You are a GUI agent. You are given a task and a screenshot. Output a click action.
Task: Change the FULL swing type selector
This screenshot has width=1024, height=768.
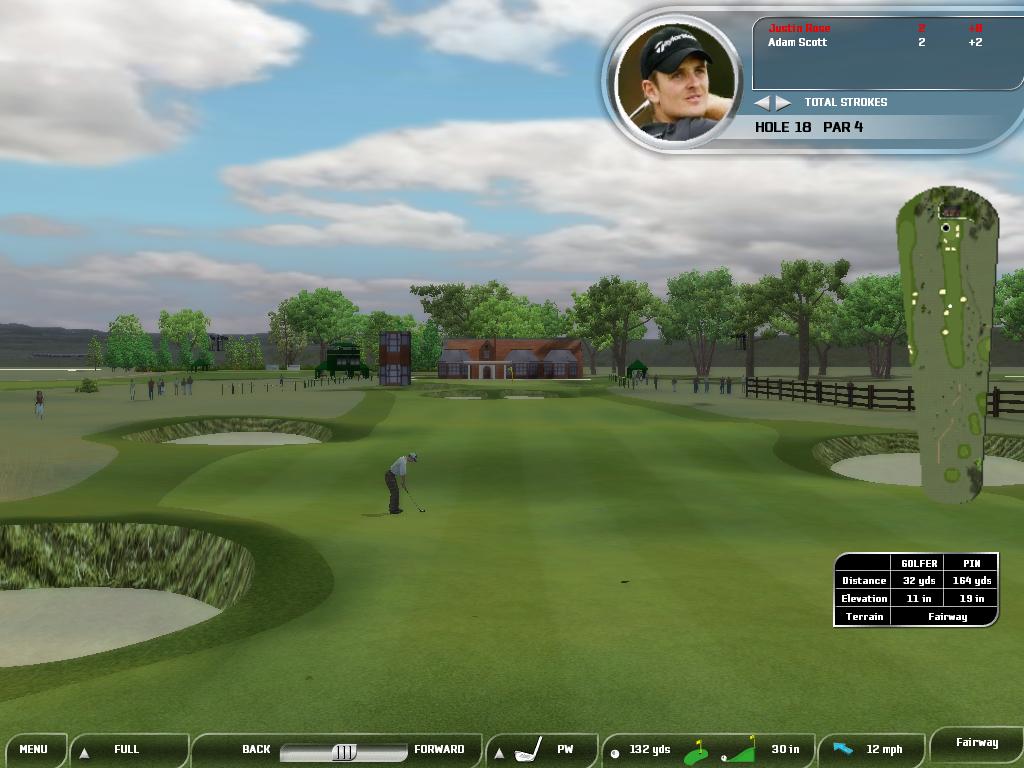(x=128, y=749)
